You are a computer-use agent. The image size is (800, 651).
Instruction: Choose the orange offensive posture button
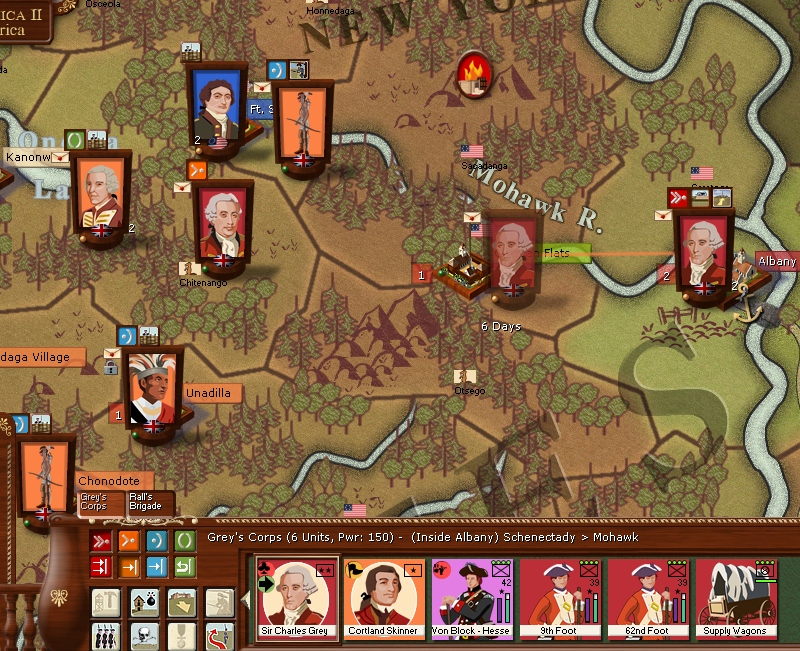(130, 541)
